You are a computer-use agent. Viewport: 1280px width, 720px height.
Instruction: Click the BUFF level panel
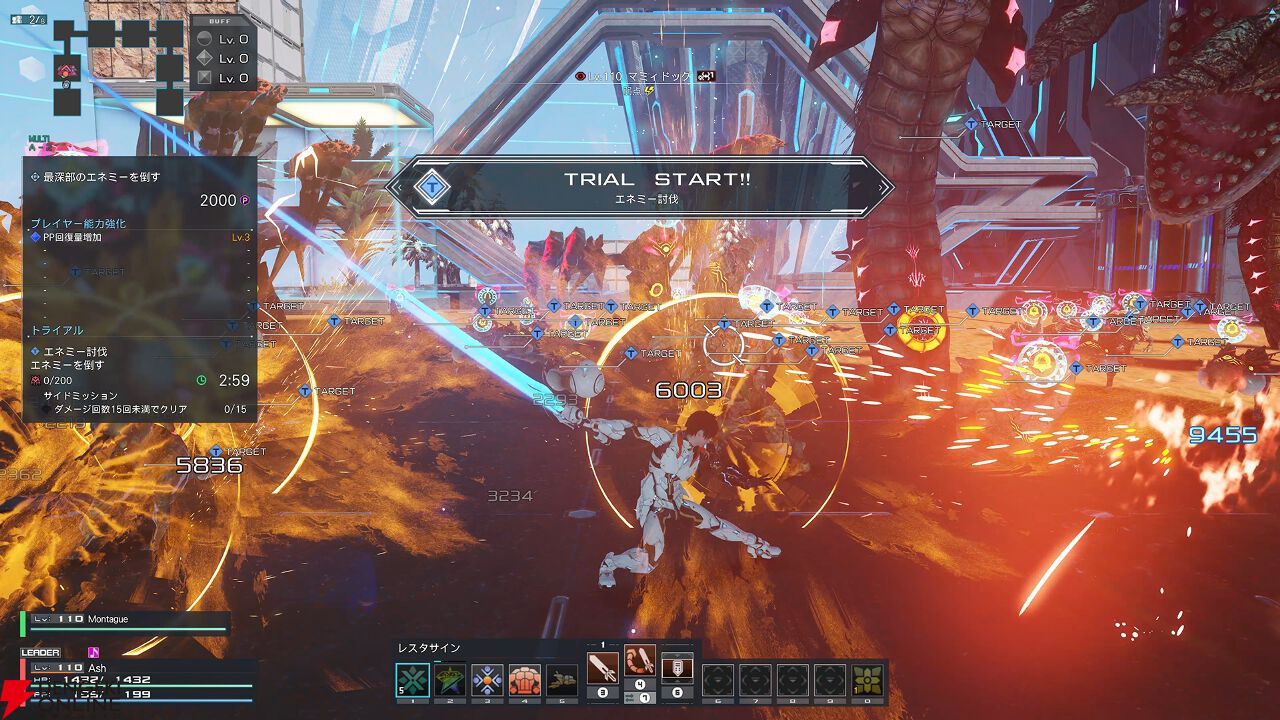click(x=223, y=55)
